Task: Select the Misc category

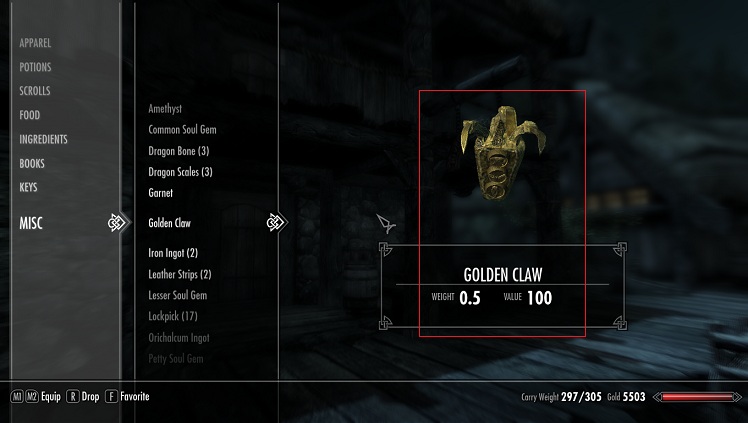Action: point(32,223)
